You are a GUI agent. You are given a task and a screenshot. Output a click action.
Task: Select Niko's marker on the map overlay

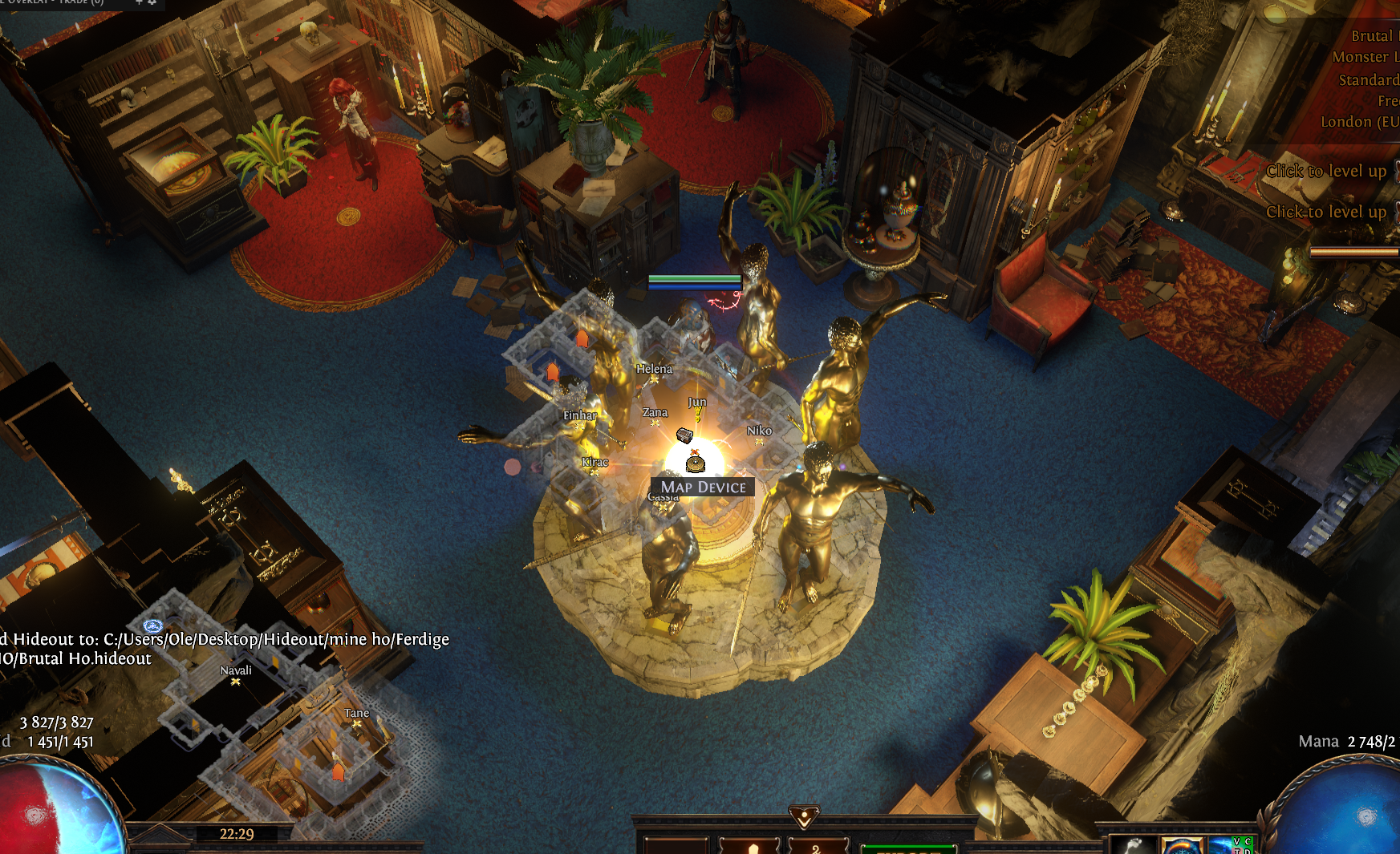pyautogui.click(x=759, y=441)
